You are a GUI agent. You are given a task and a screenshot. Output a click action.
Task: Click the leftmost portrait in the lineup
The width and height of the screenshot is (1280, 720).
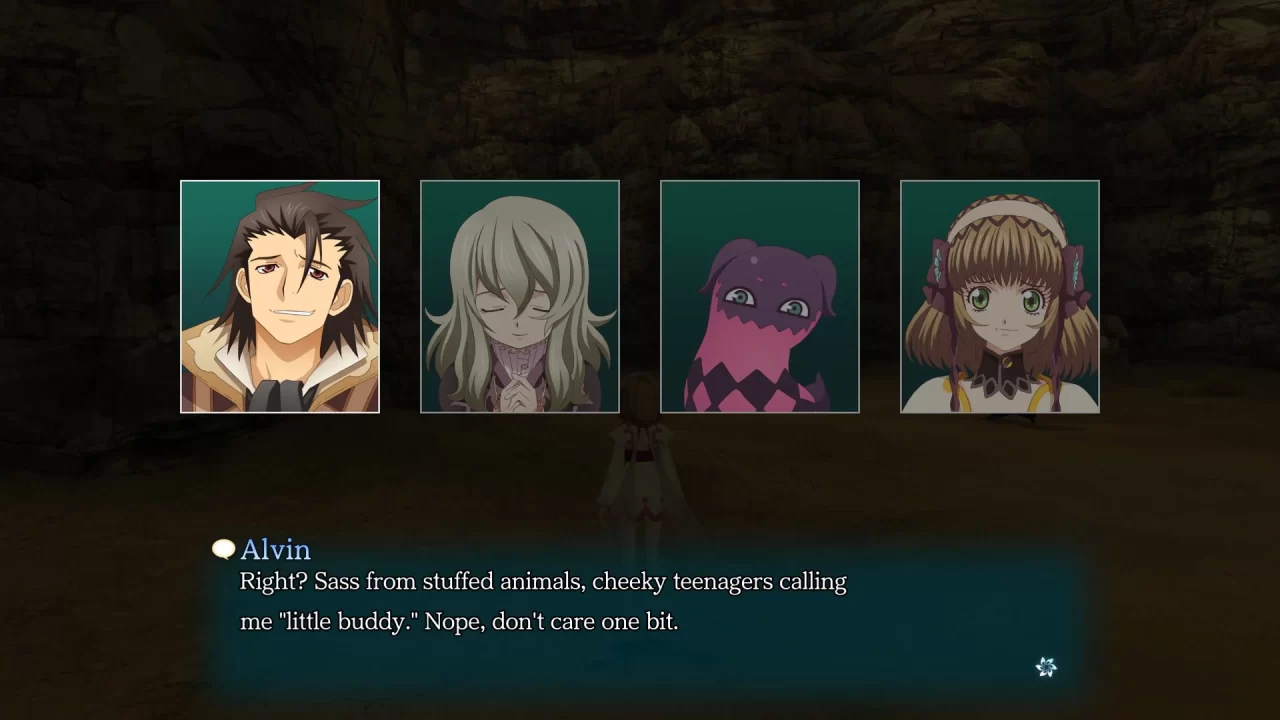pyautogui.click(x=280, y=296)
